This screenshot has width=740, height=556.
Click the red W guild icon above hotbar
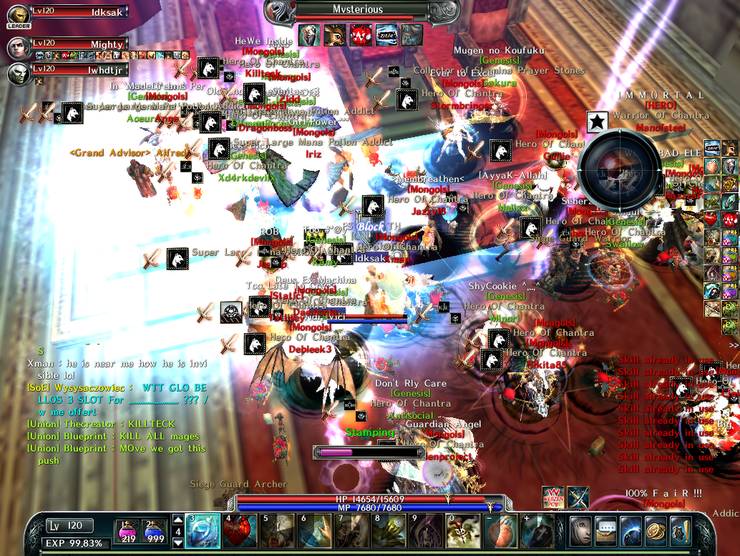pos(553,497)
